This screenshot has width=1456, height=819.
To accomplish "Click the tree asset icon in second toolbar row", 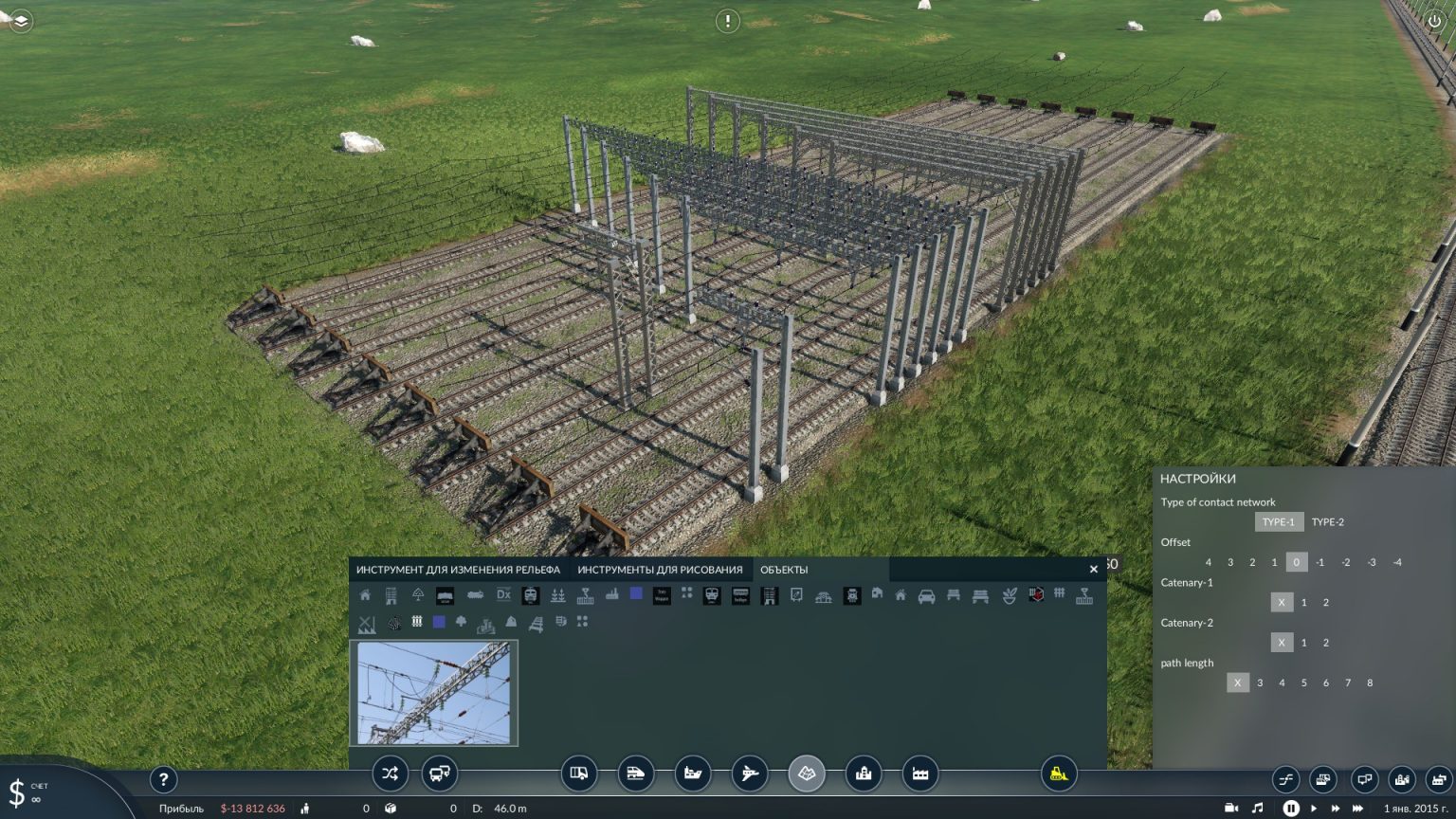I will tap(461, 623).
